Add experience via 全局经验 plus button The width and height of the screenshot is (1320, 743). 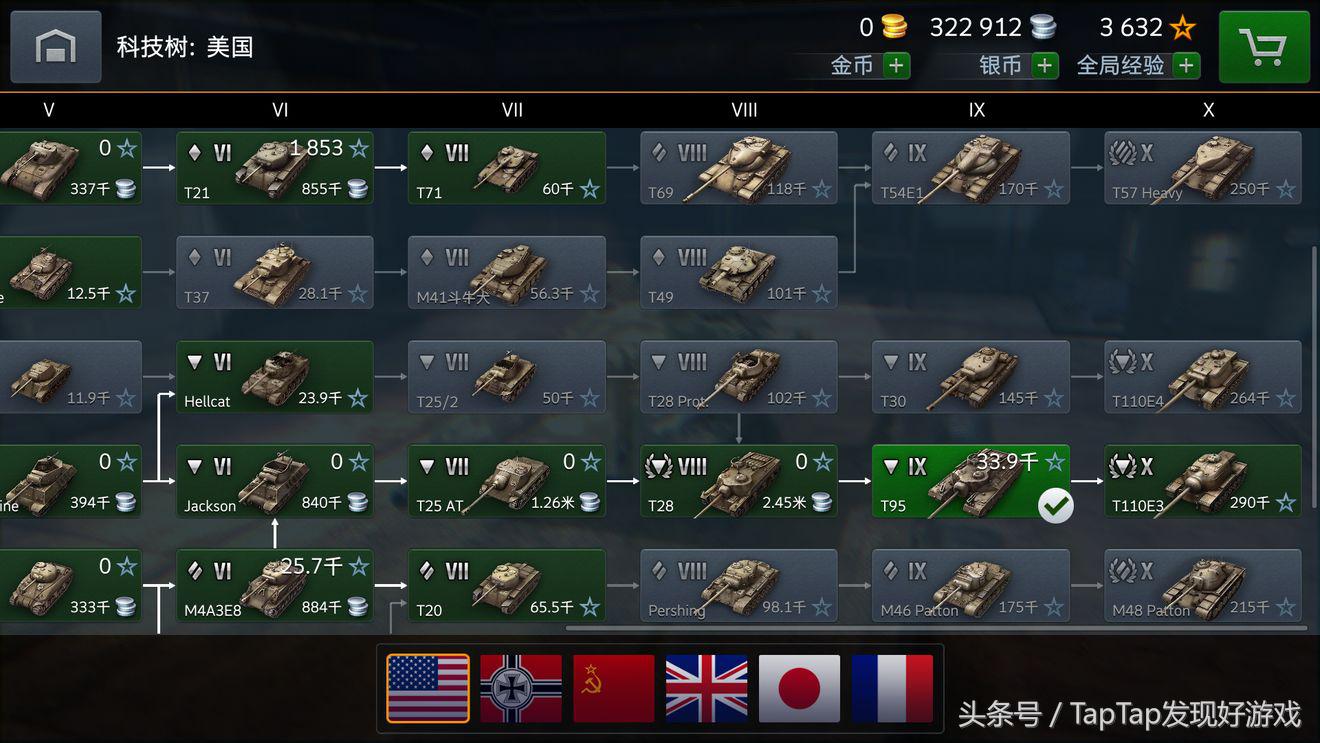[1186, 65]
